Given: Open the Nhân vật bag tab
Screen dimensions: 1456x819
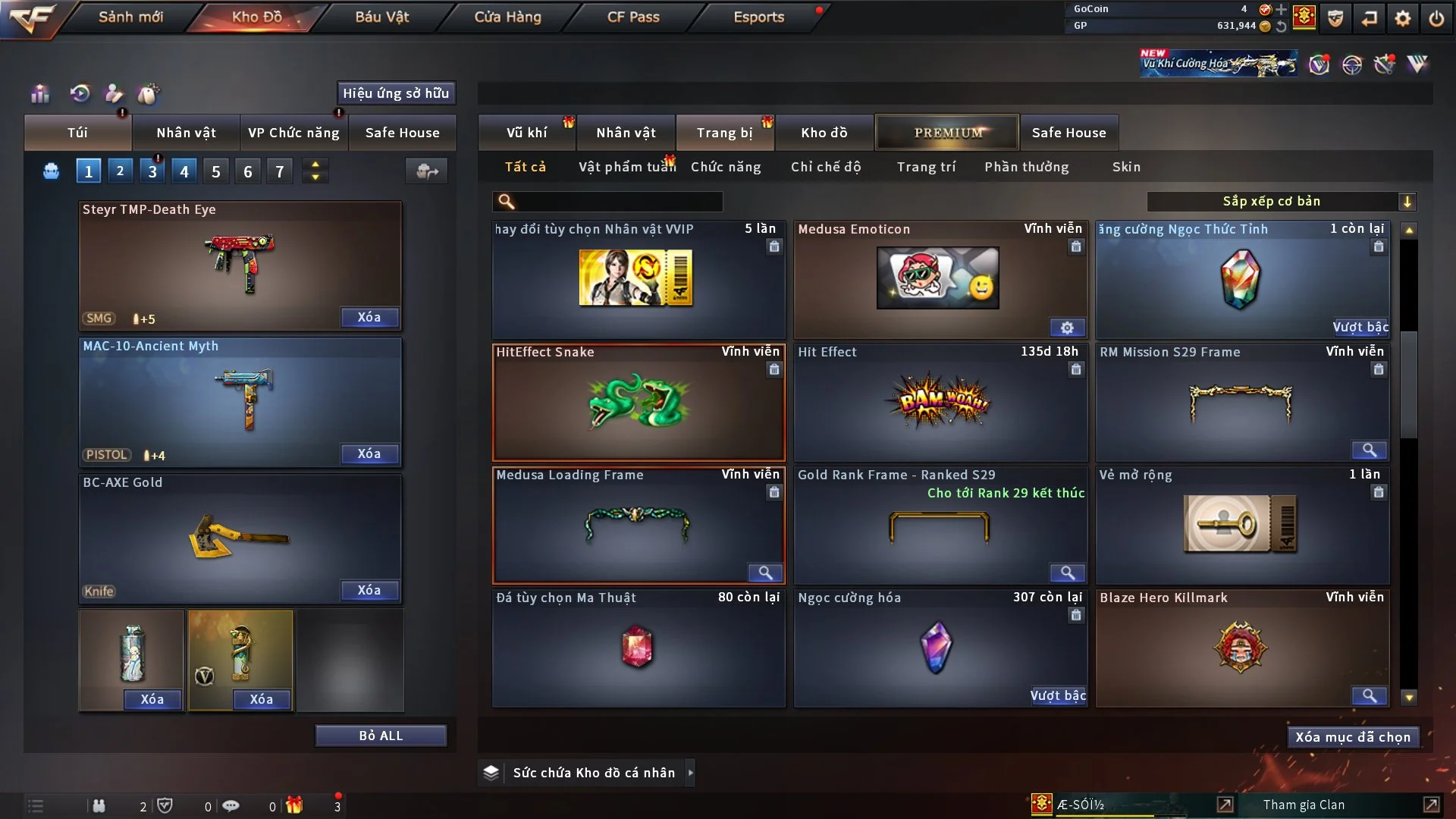Looking at the screenshot, I should coord(186,133).
